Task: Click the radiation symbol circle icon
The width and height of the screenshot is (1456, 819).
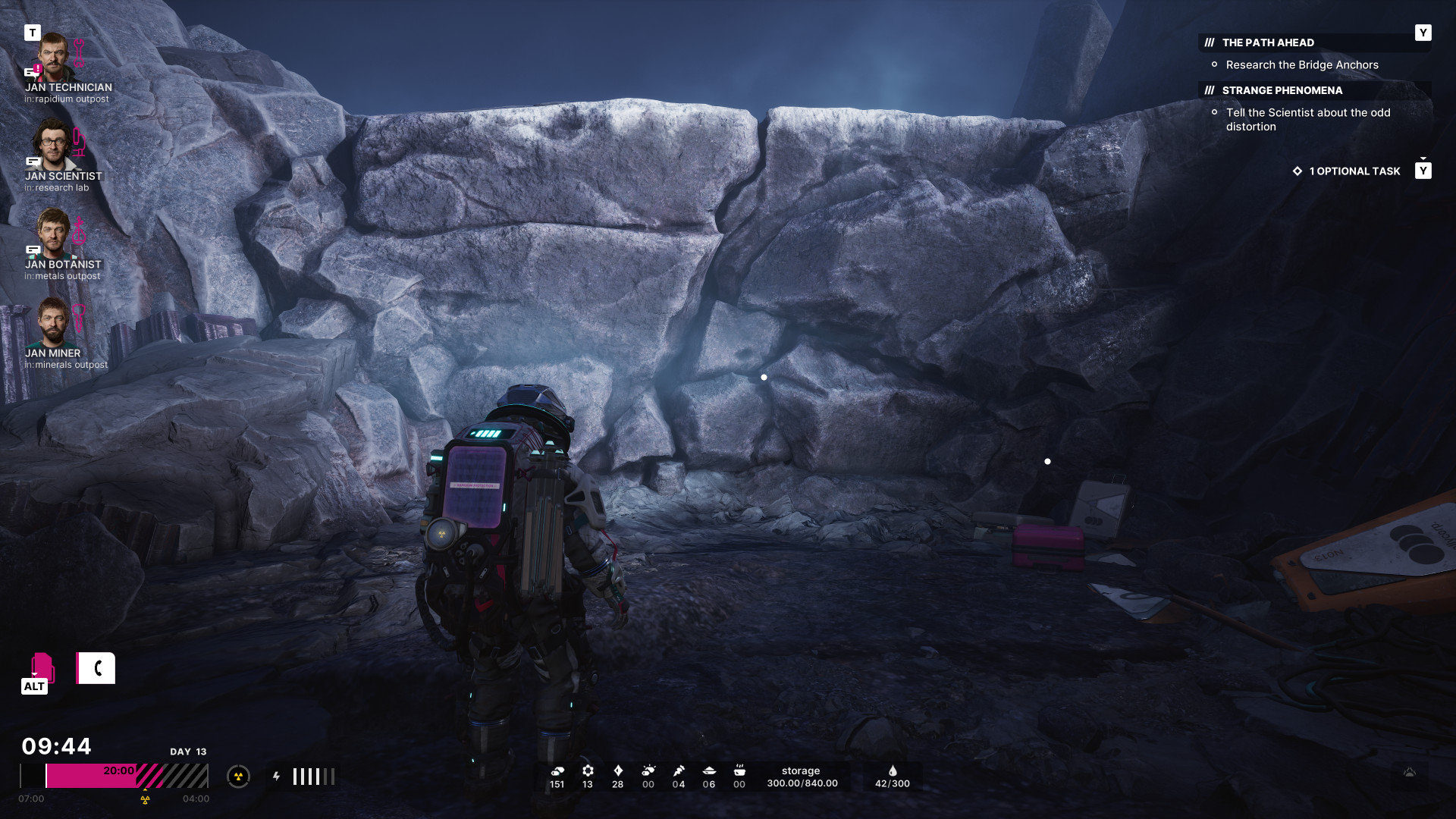Action: (238, 776)
